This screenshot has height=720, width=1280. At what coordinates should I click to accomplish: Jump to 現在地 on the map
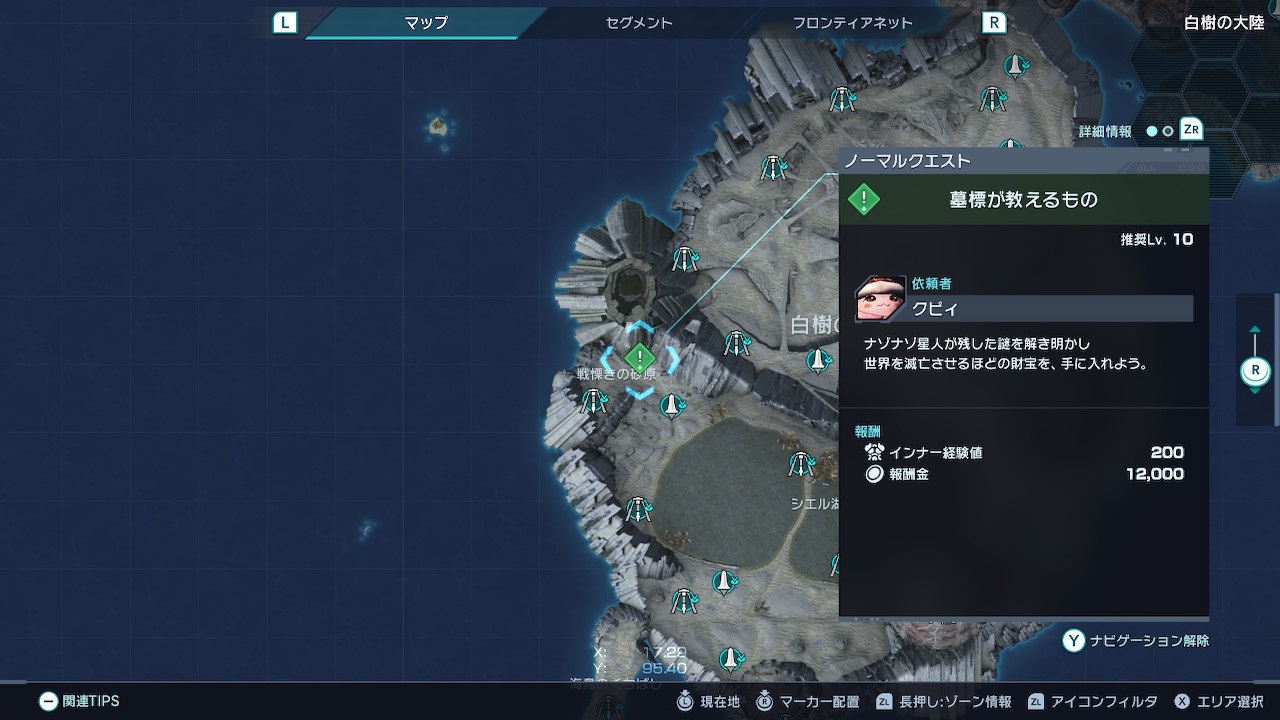[708, 702]
